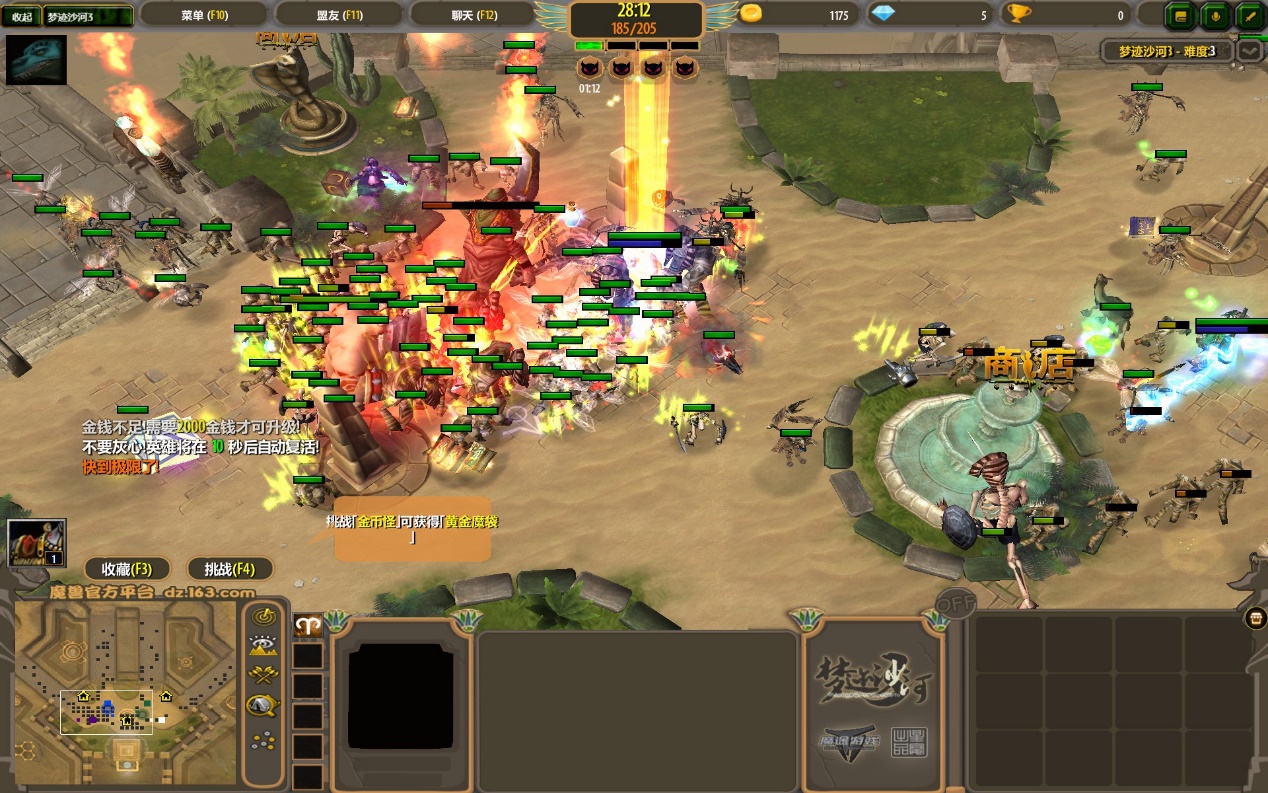Click on the minimap
Screen dimensions: 1268x793
pyautogui.click(x=126, y=692)
